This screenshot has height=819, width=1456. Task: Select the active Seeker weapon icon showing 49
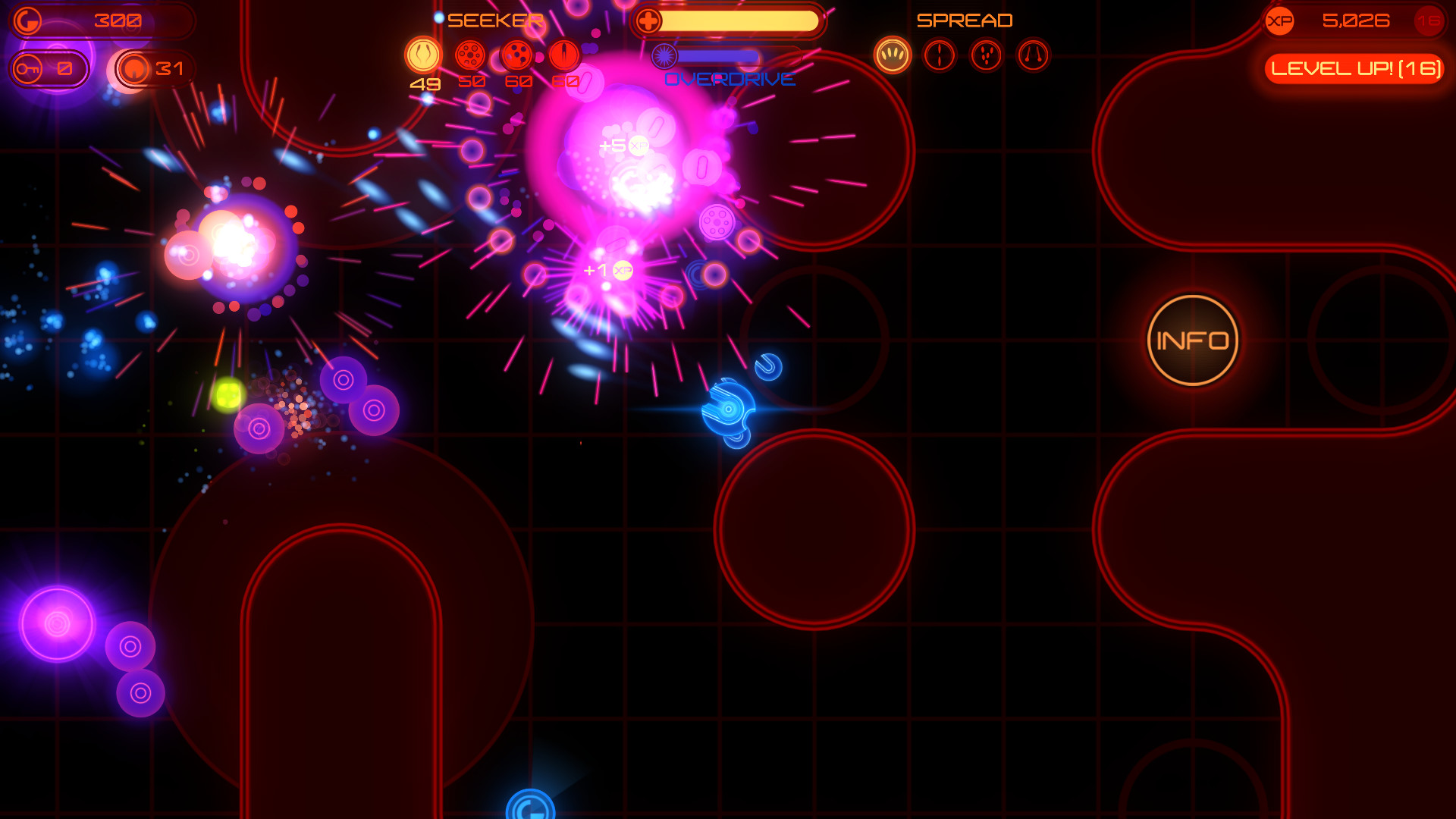425,55
